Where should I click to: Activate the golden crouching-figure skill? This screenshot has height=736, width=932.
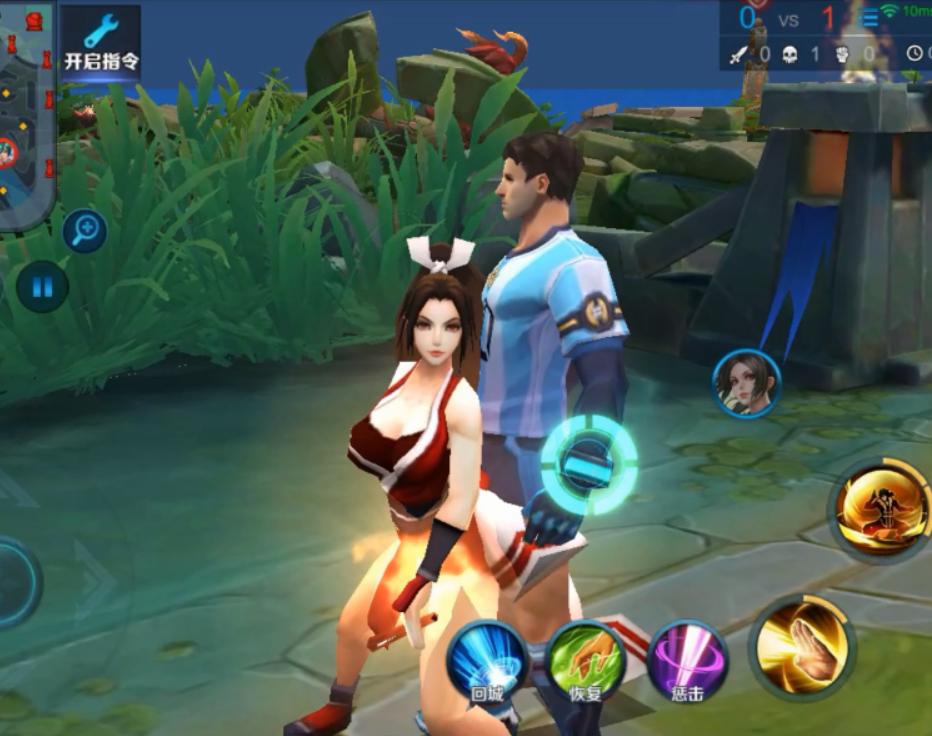coord(881,510)
